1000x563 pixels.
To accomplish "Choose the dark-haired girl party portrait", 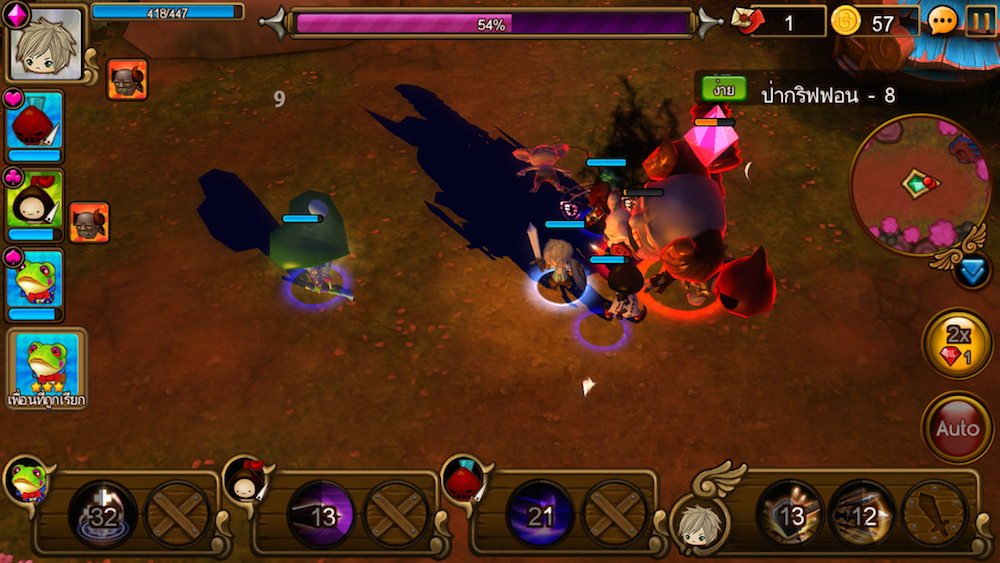I will pos(35,205).
